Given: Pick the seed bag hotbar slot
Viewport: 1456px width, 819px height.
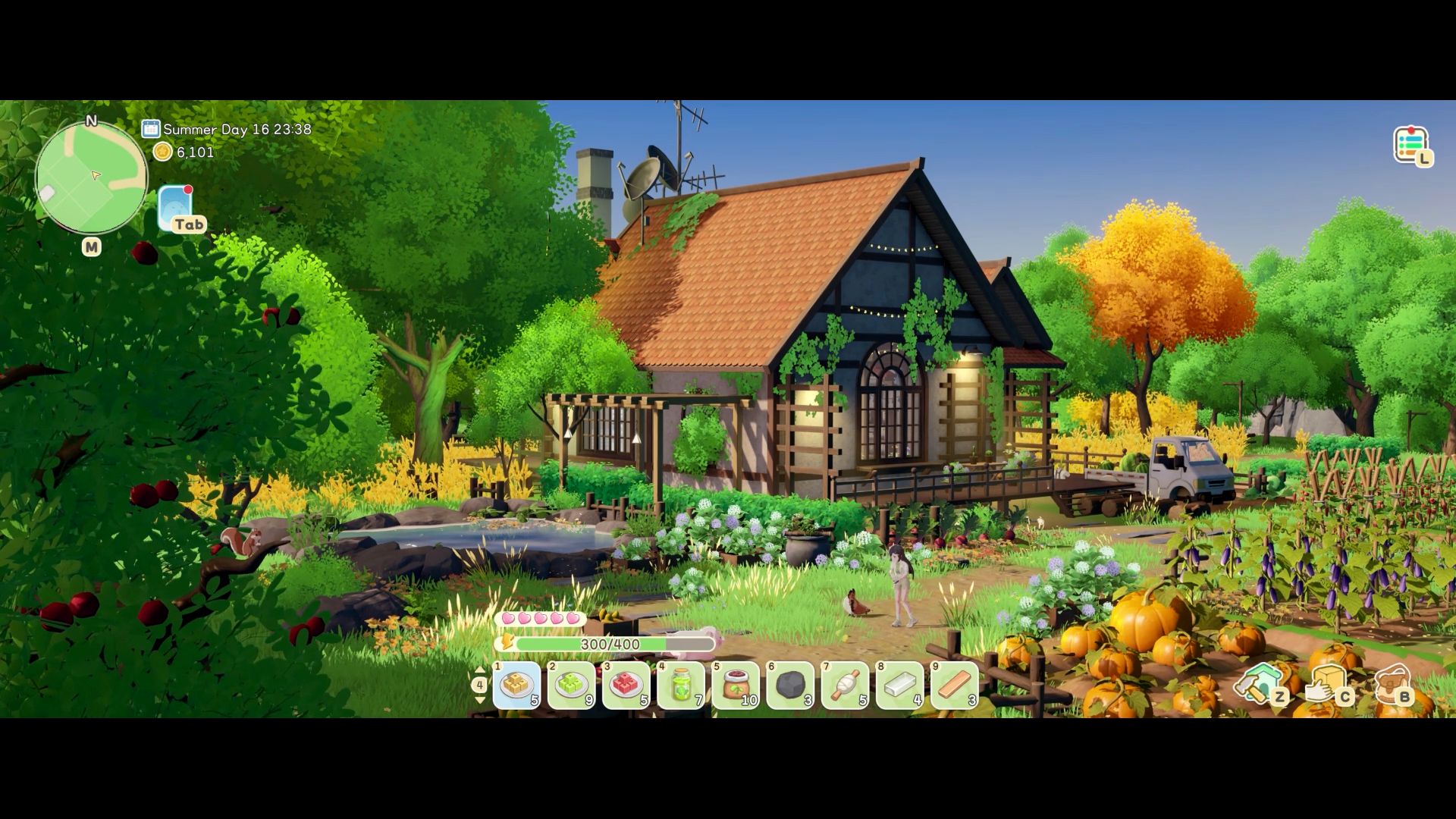Looking at the screenshot, I should [736, 686].
